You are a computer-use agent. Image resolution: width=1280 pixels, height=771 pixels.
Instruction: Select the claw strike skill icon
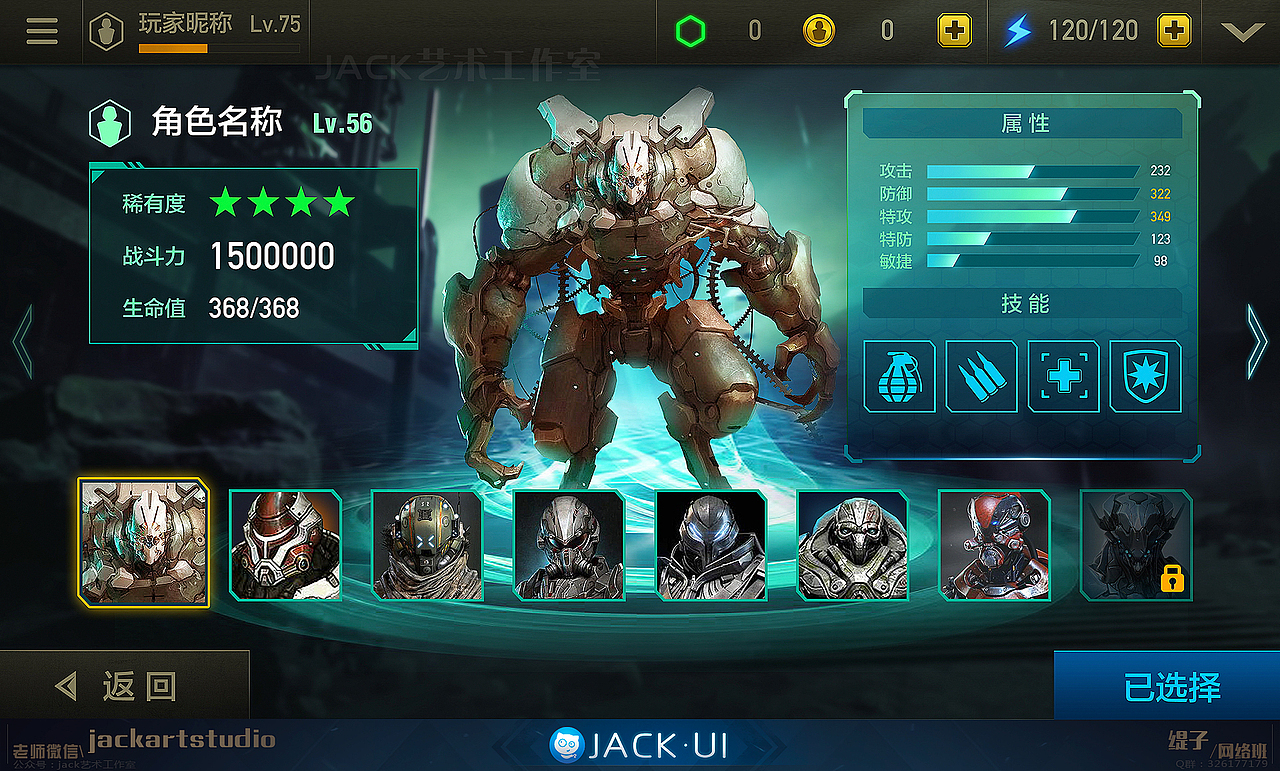point(981,377)
